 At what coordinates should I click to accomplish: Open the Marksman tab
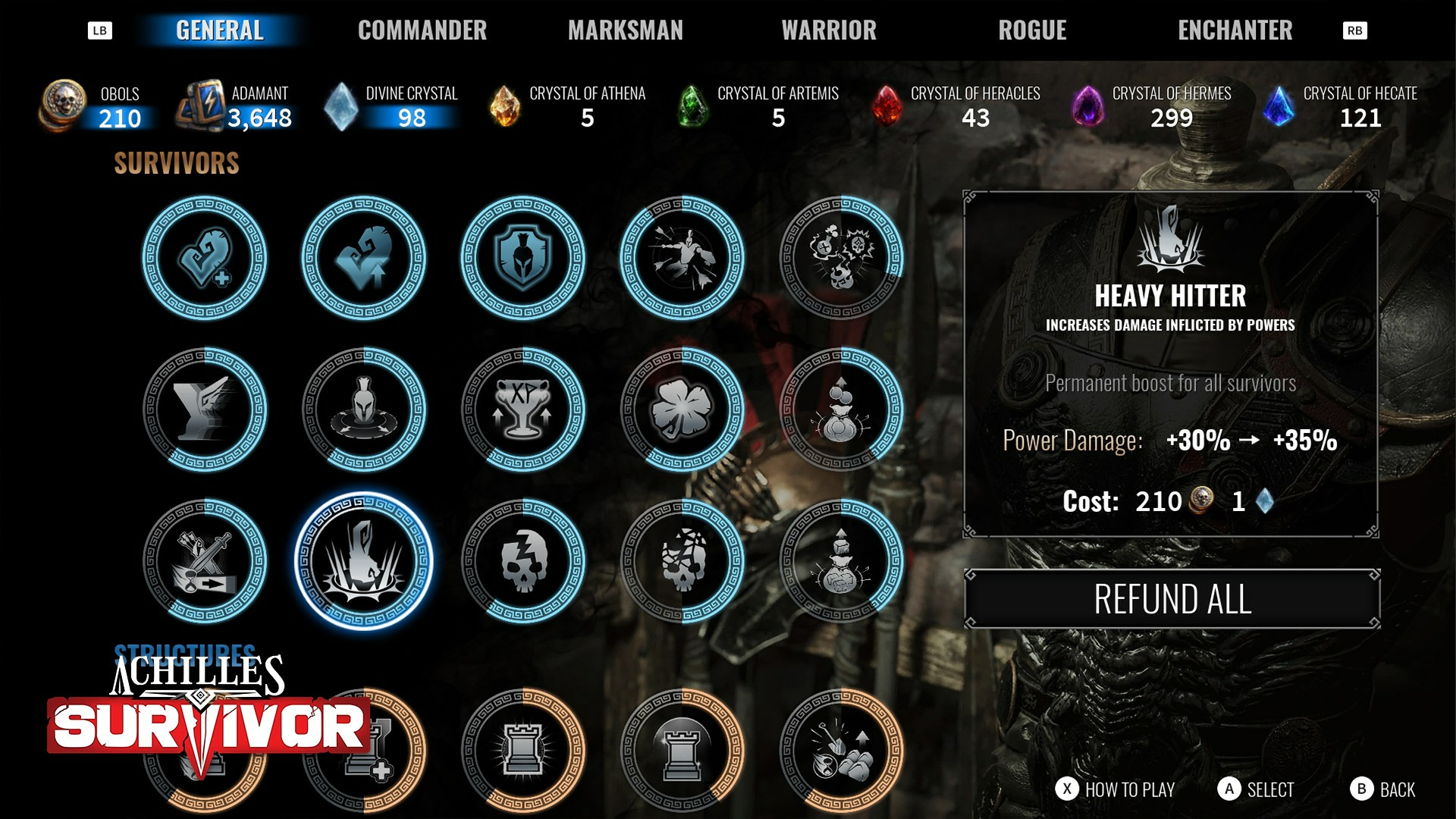[x=625, y=30]
